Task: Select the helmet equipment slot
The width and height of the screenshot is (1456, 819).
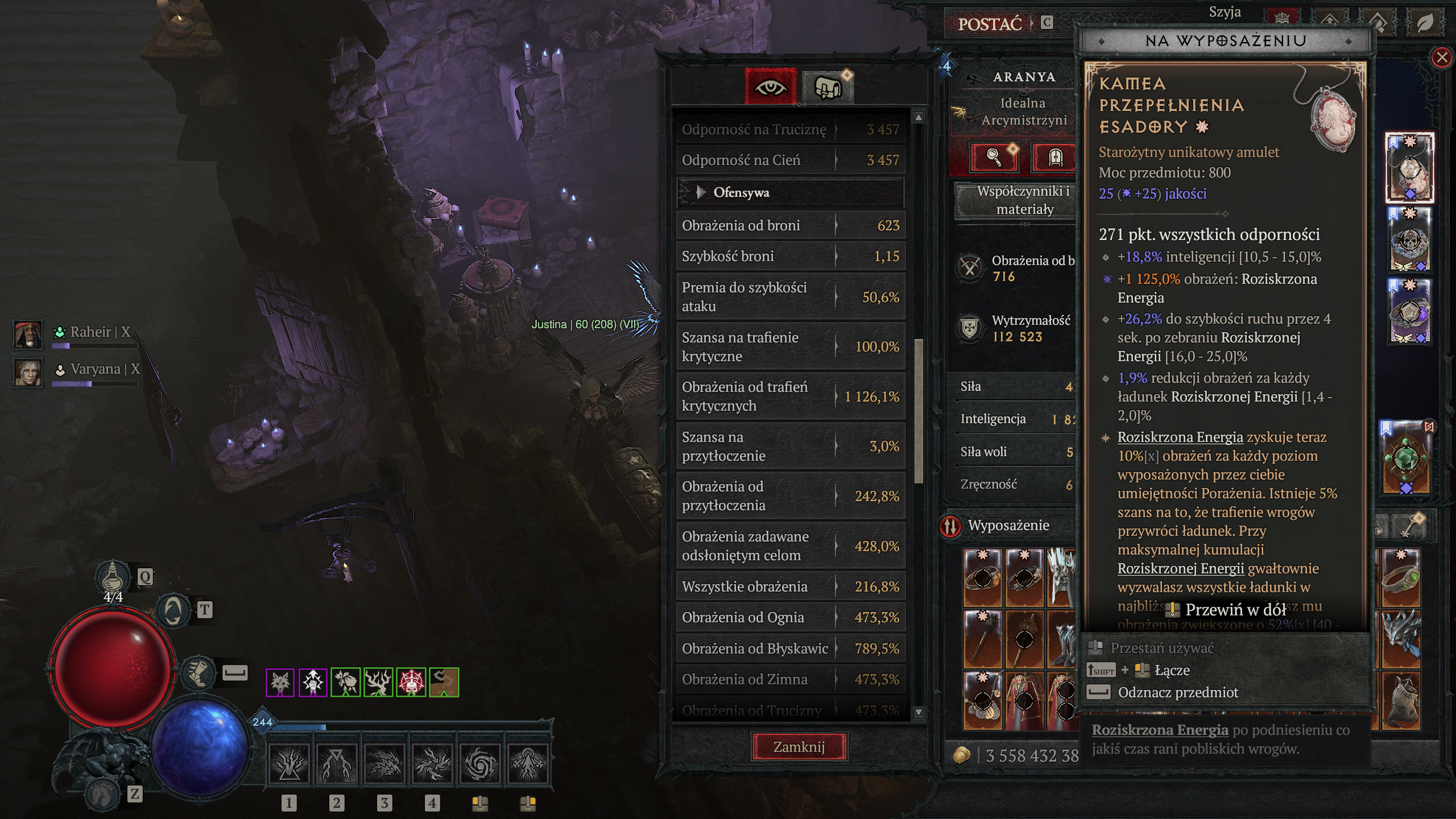Action: coord(1060,576)
